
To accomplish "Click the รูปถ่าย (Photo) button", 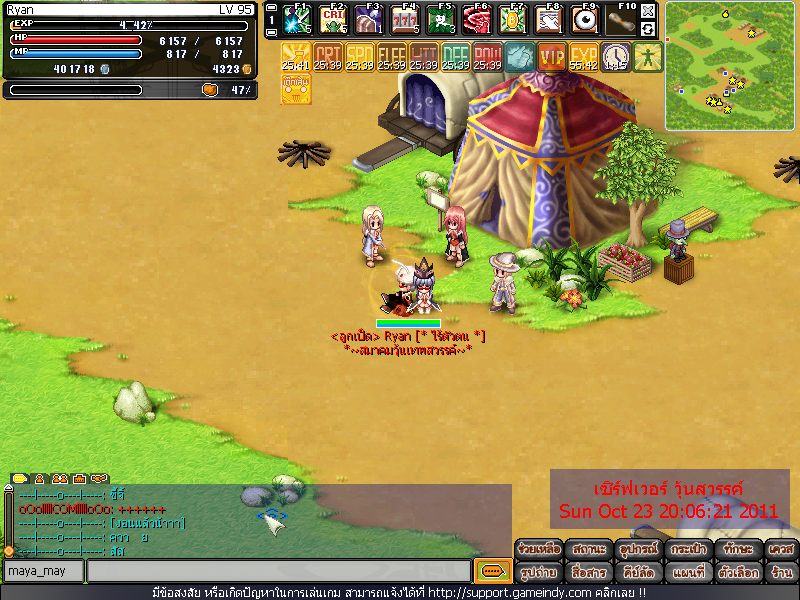I will (x=538, y=573).
